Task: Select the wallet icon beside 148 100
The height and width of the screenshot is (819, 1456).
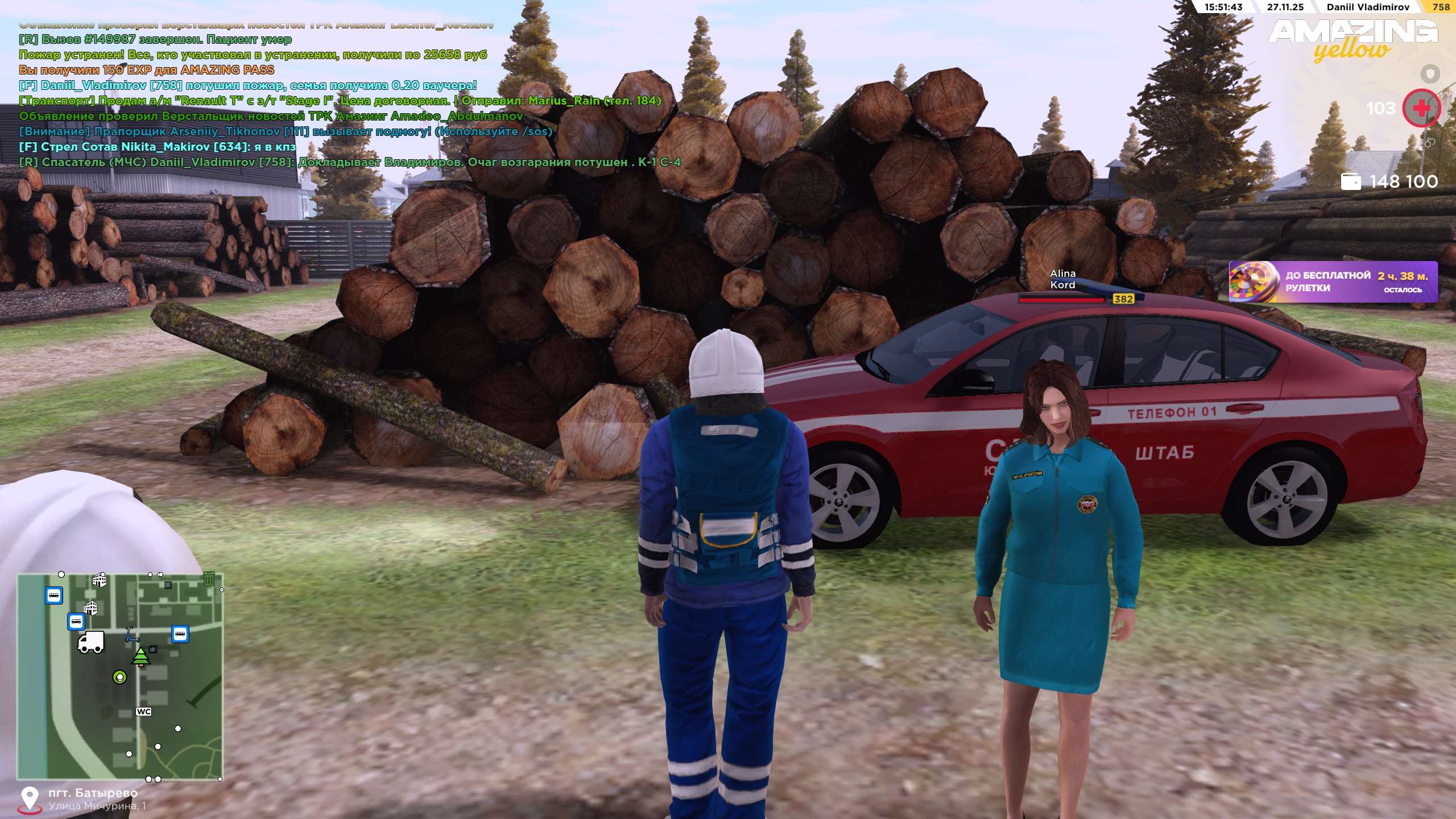Action: [x=1351, y=181]
